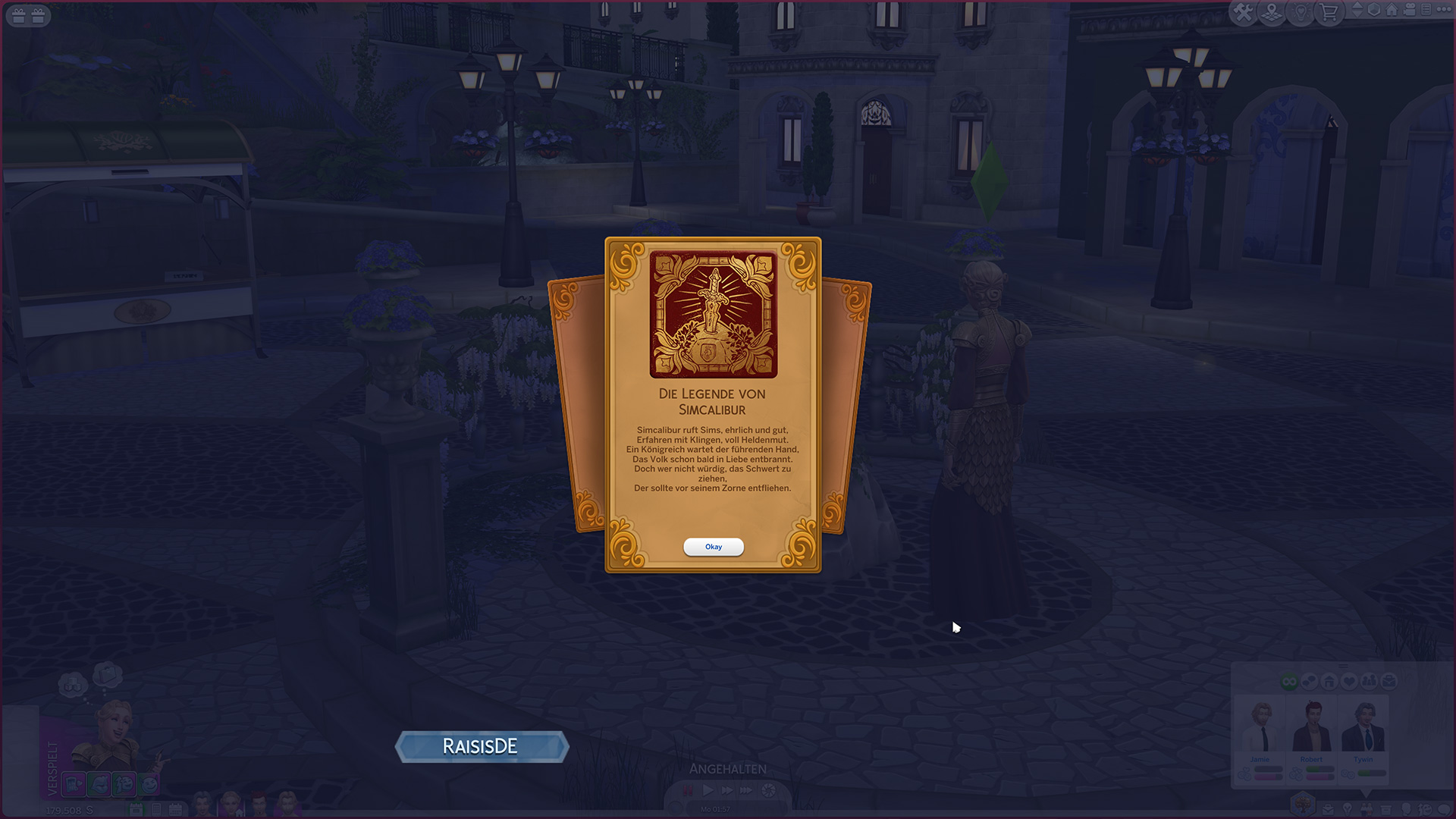The width and height of the screenshot is (1456, 819).
Task: Filter relationships by romance heart
Action: 1349,682
